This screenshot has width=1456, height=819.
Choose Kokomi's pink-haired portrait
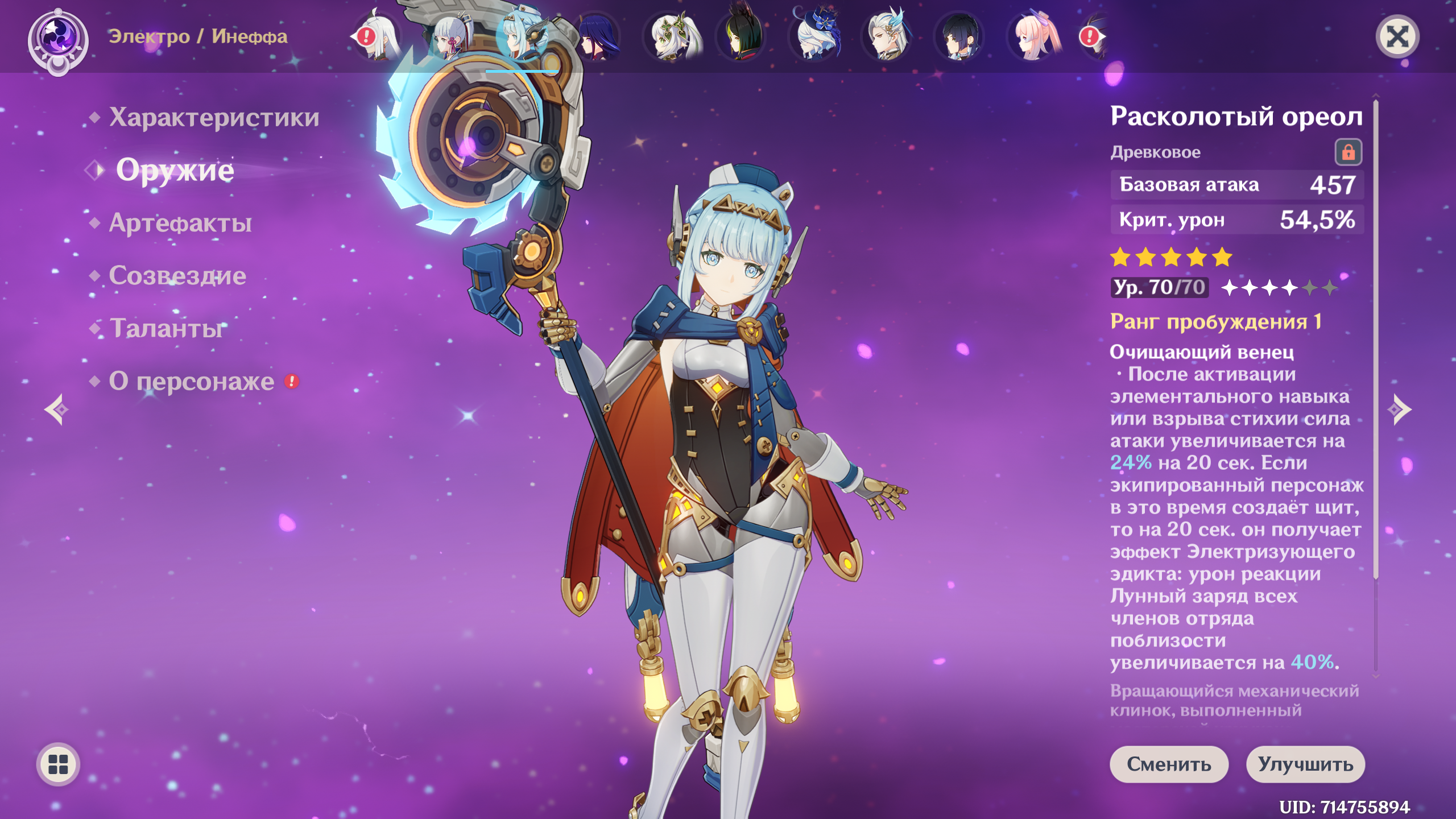(1034, 38)
